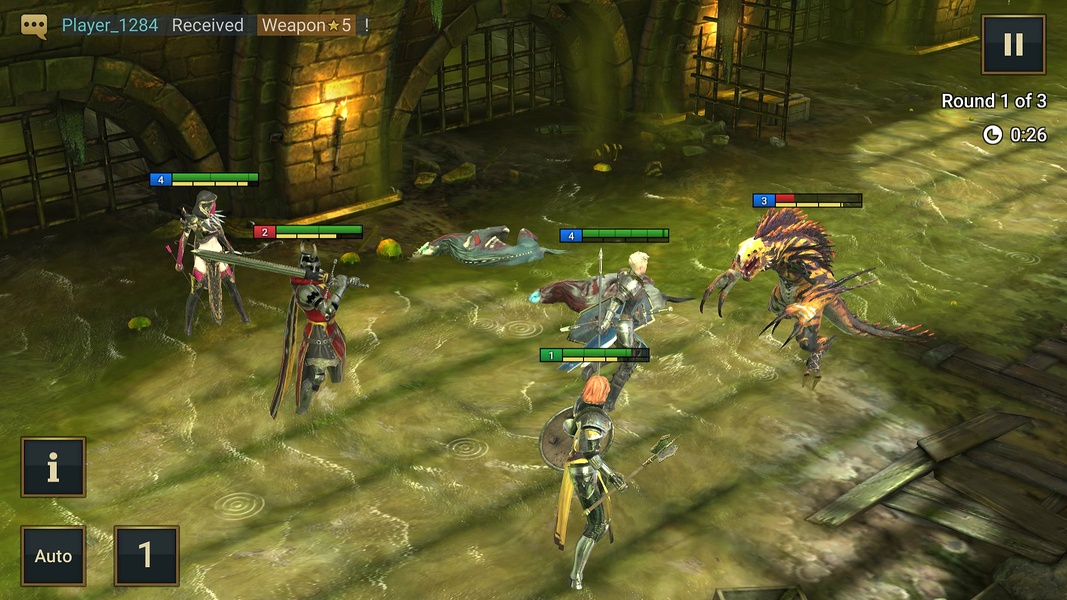
Task: Open the chat speech bubble icon
Action: click(34, 26)
